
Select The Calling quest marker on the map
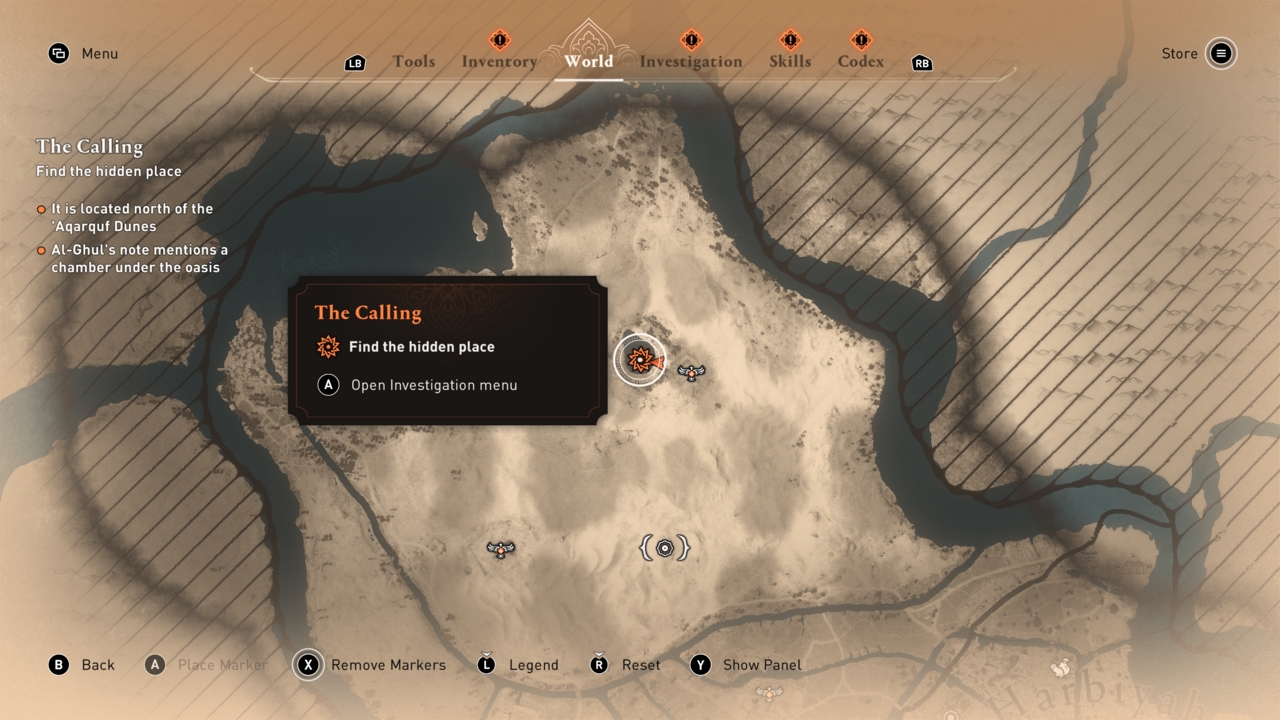click(640, 358)
